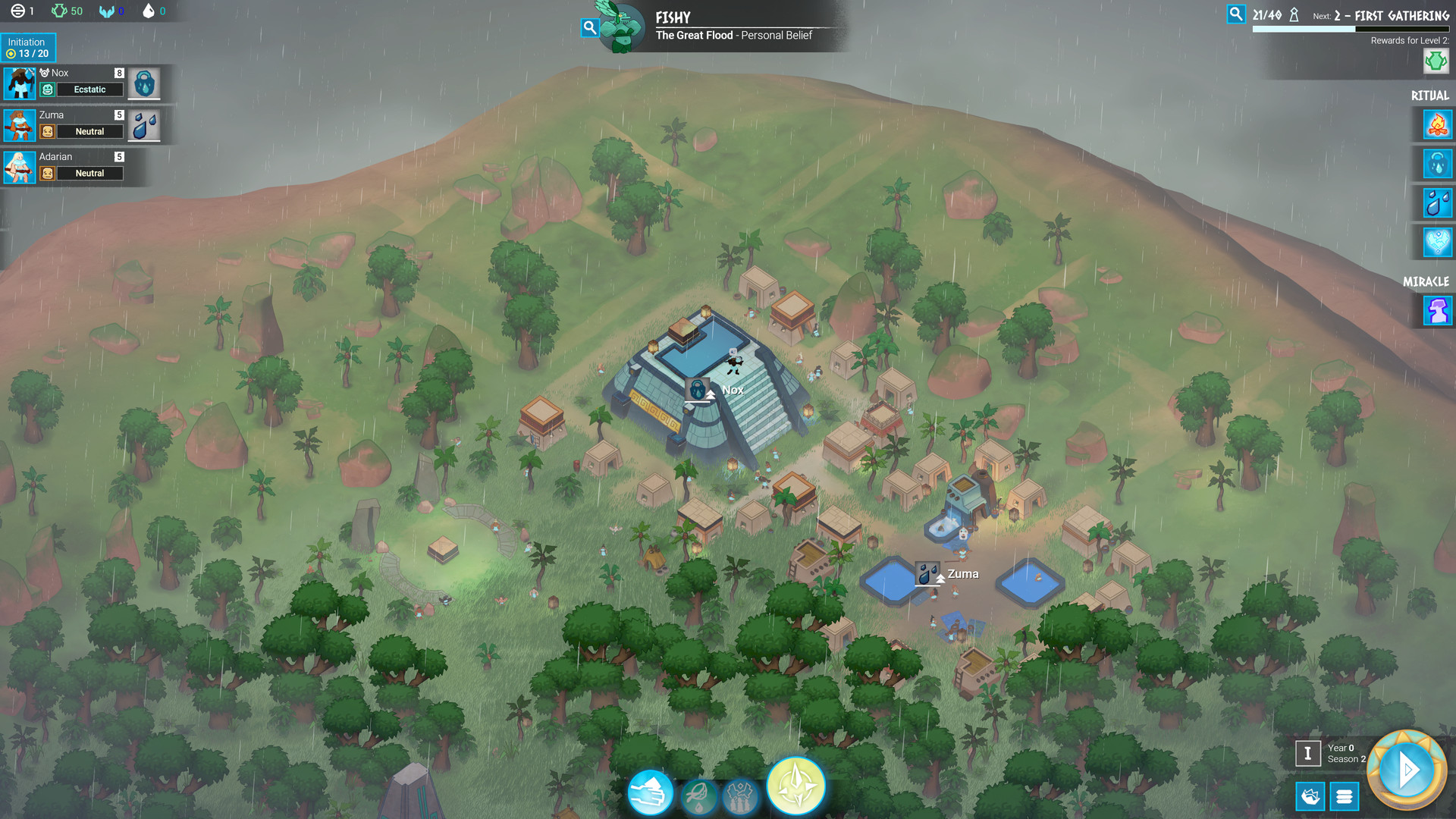
Task: Select the terrain-shaping hand tool icon
Action: point(651,792)
